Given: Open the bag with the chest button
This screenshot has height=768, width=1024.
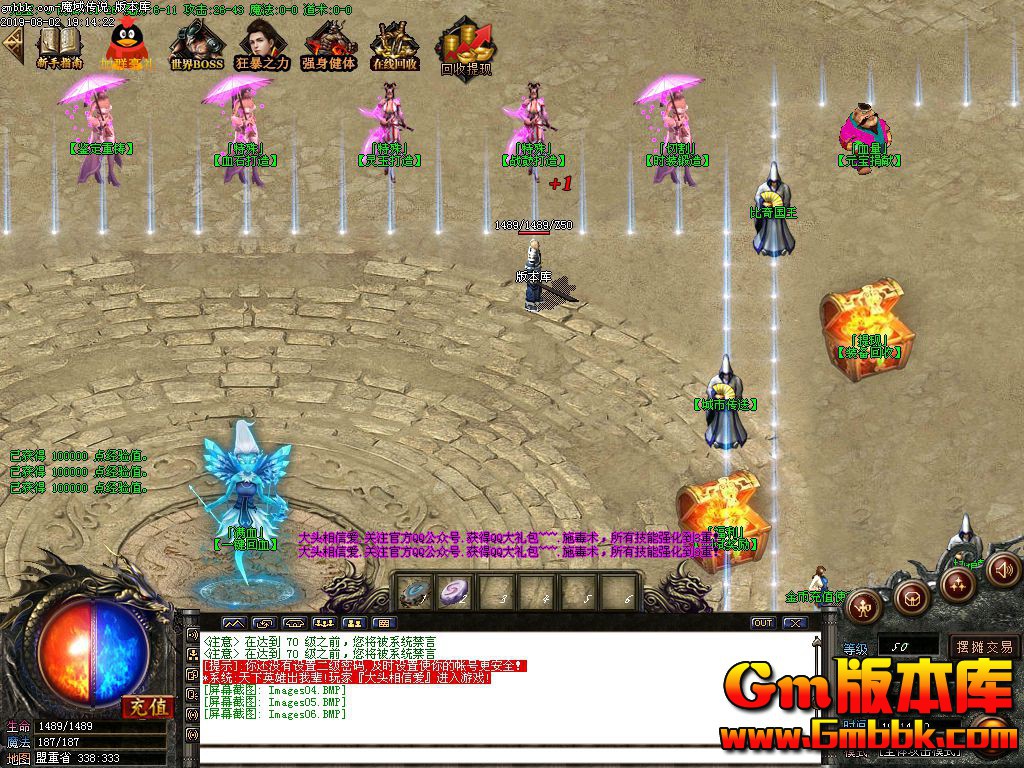Looking at the screenshot, I should (910, 598).
